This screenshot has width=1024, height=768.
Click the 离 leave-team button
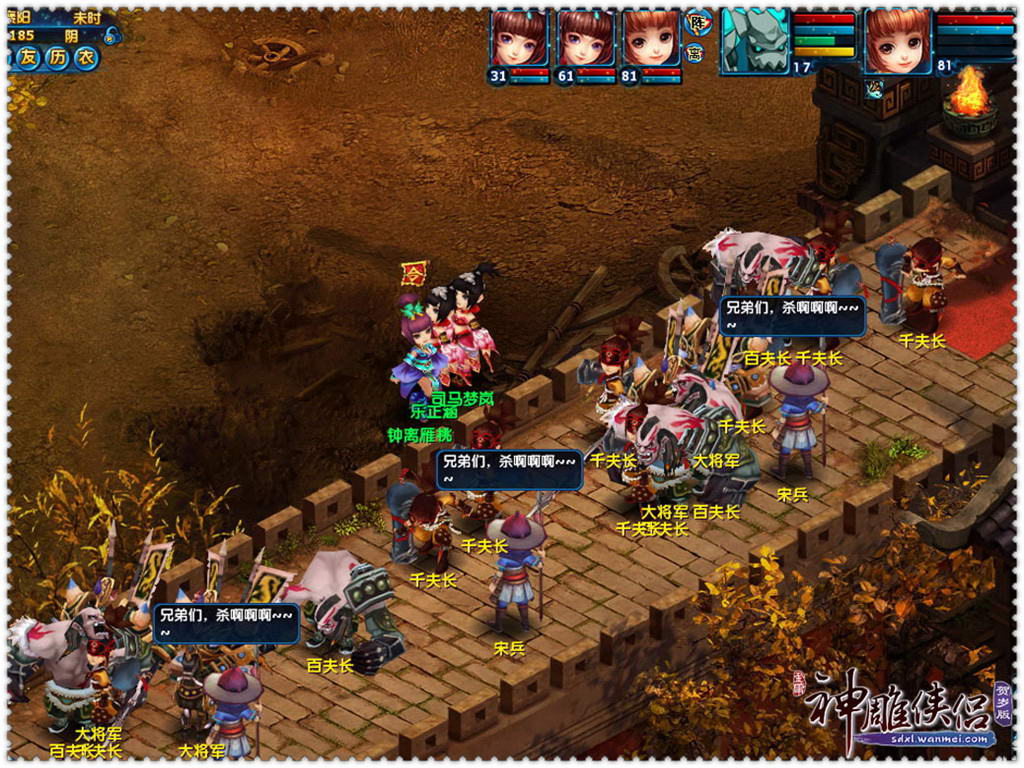point(696,53)
